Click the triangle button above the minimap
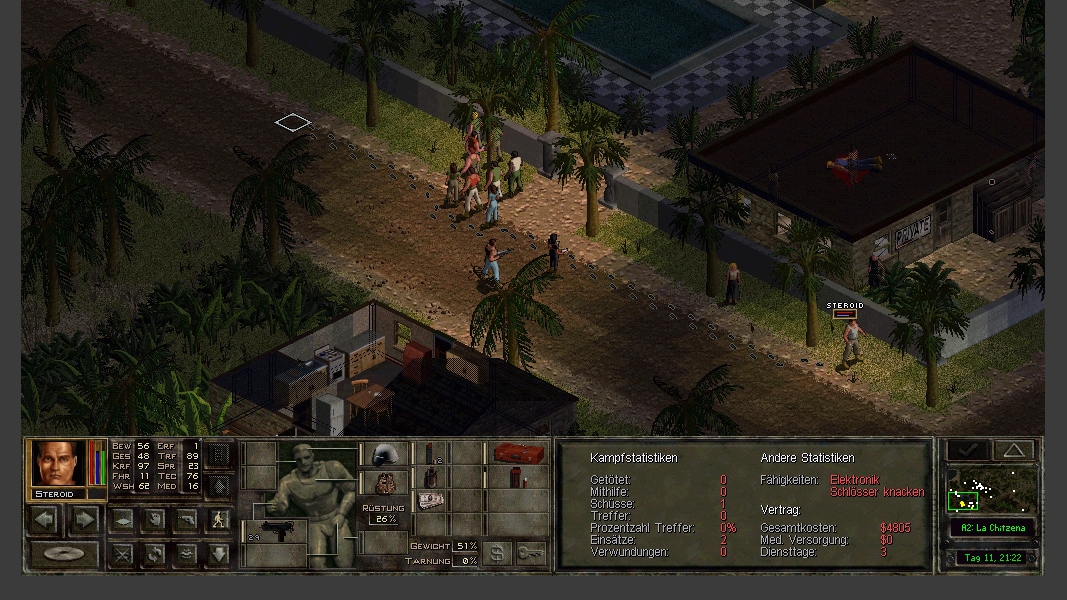 click(1013, 451)
